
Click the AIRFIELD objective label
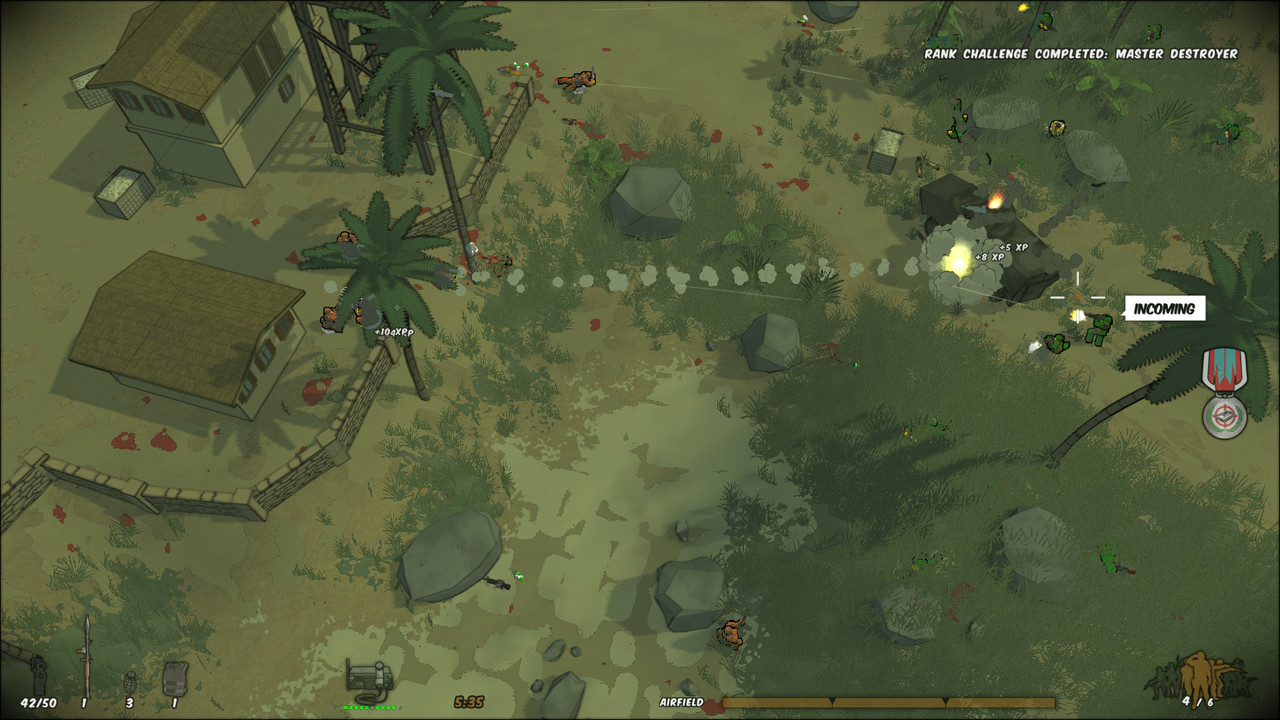[x=682, y=701]
